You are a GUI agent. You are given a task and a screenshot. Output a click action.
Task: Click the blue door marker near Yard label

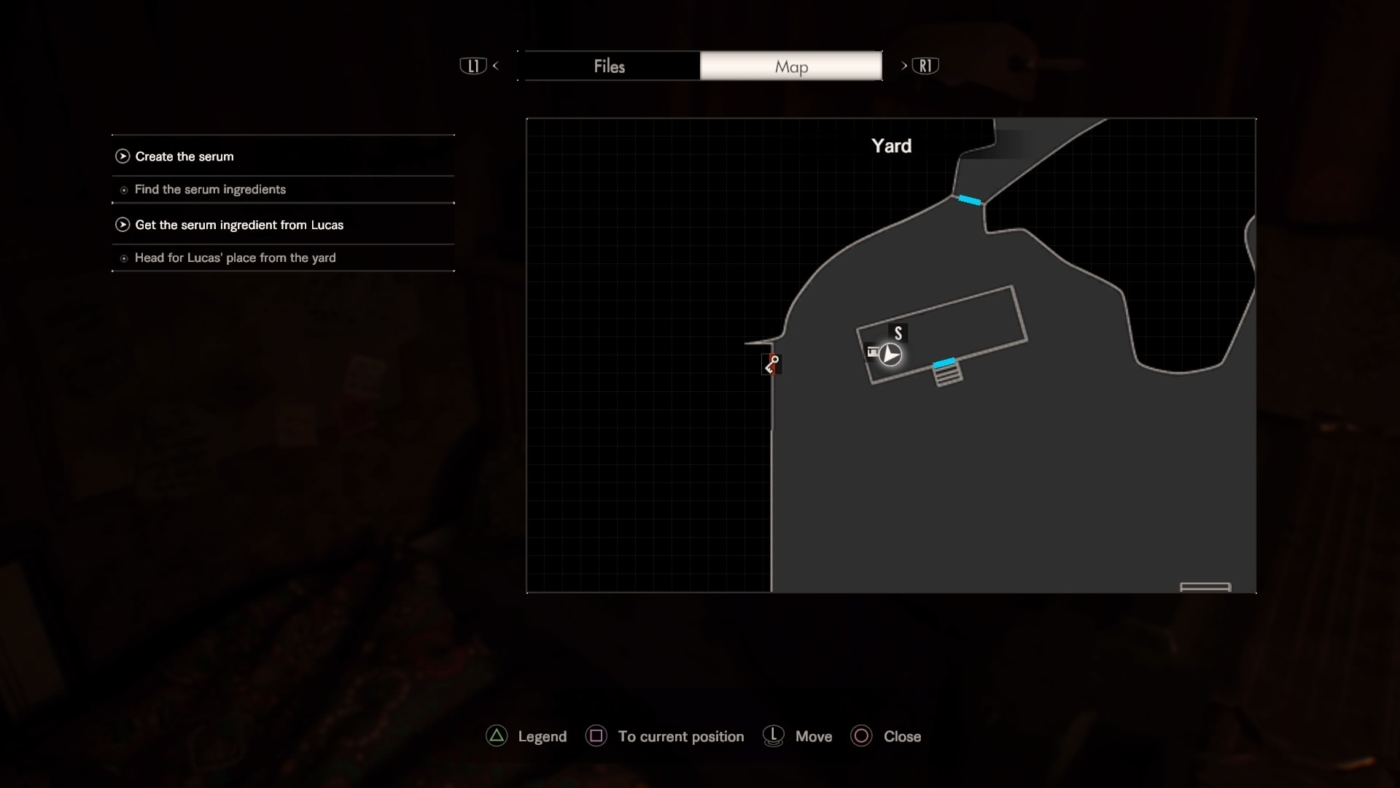pyautogui.click(x=969, y=200)
